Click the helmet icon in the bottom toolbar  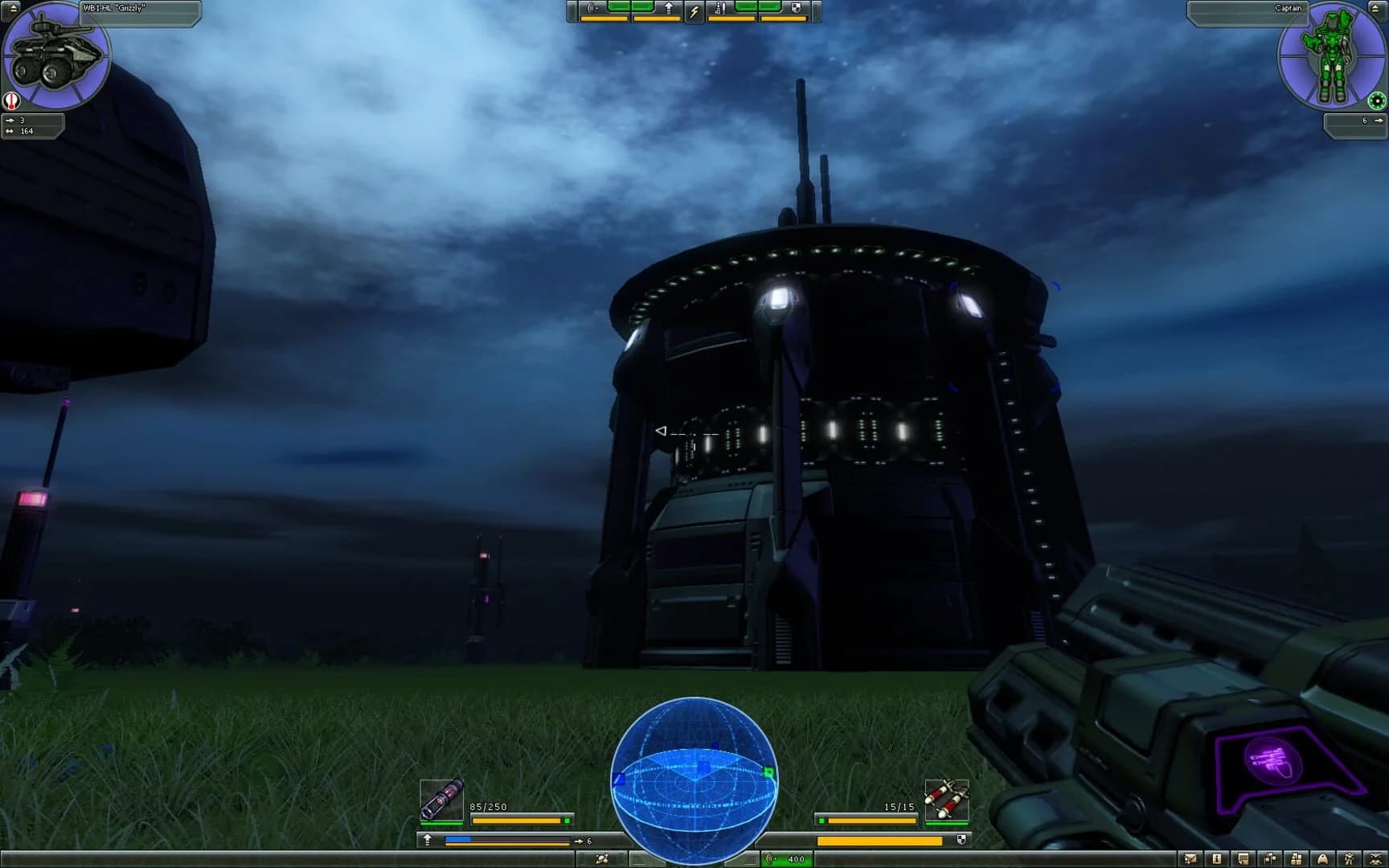(1322, 859)
